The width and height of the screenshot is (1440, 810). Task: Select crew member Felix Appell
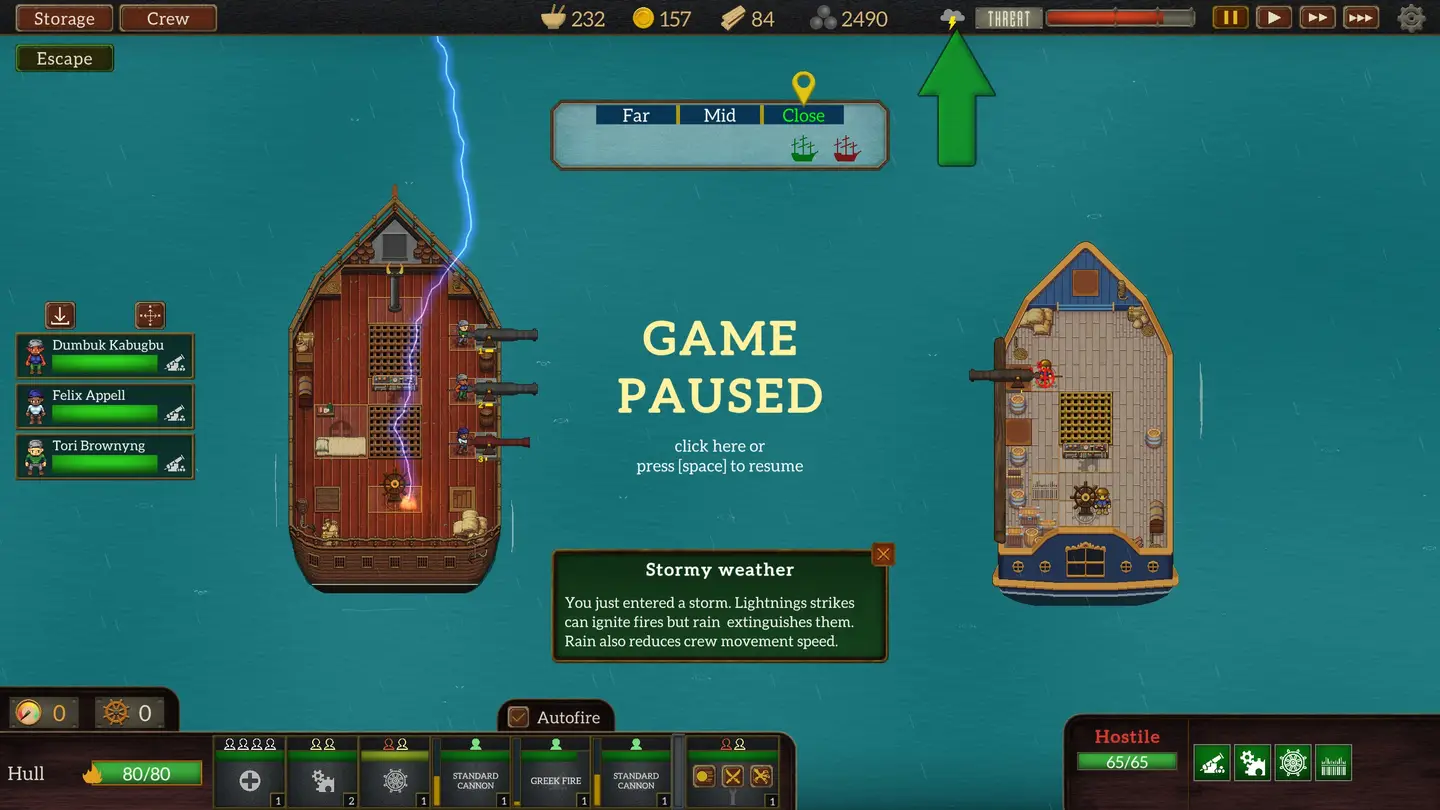(x=105, y=406)
